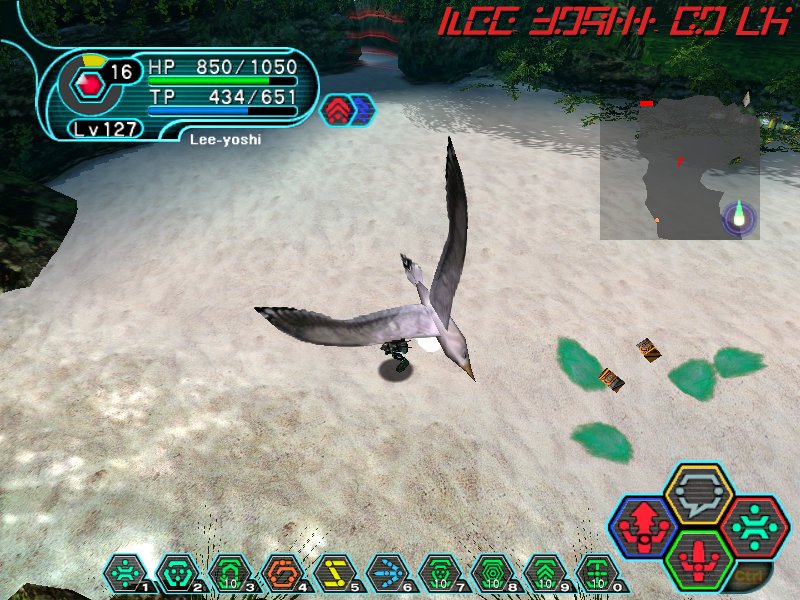Viewport: 800px width, 600px height.
Task: Select the red Shifta buff status icon
Action: (337, 110)
